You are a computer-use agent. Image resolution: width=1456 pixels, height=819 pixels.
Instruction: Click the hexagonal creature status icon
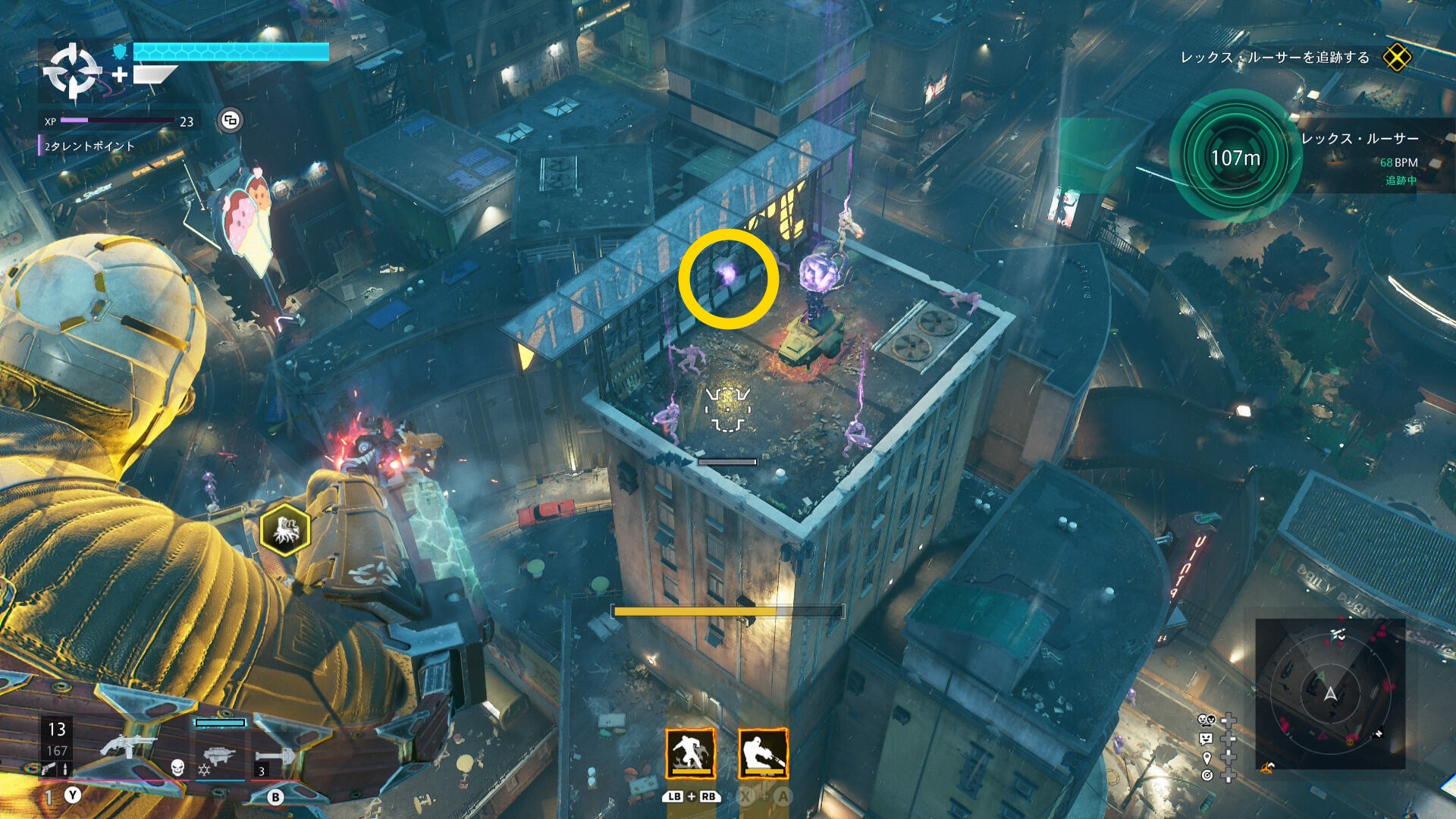[x=285, y=529]
